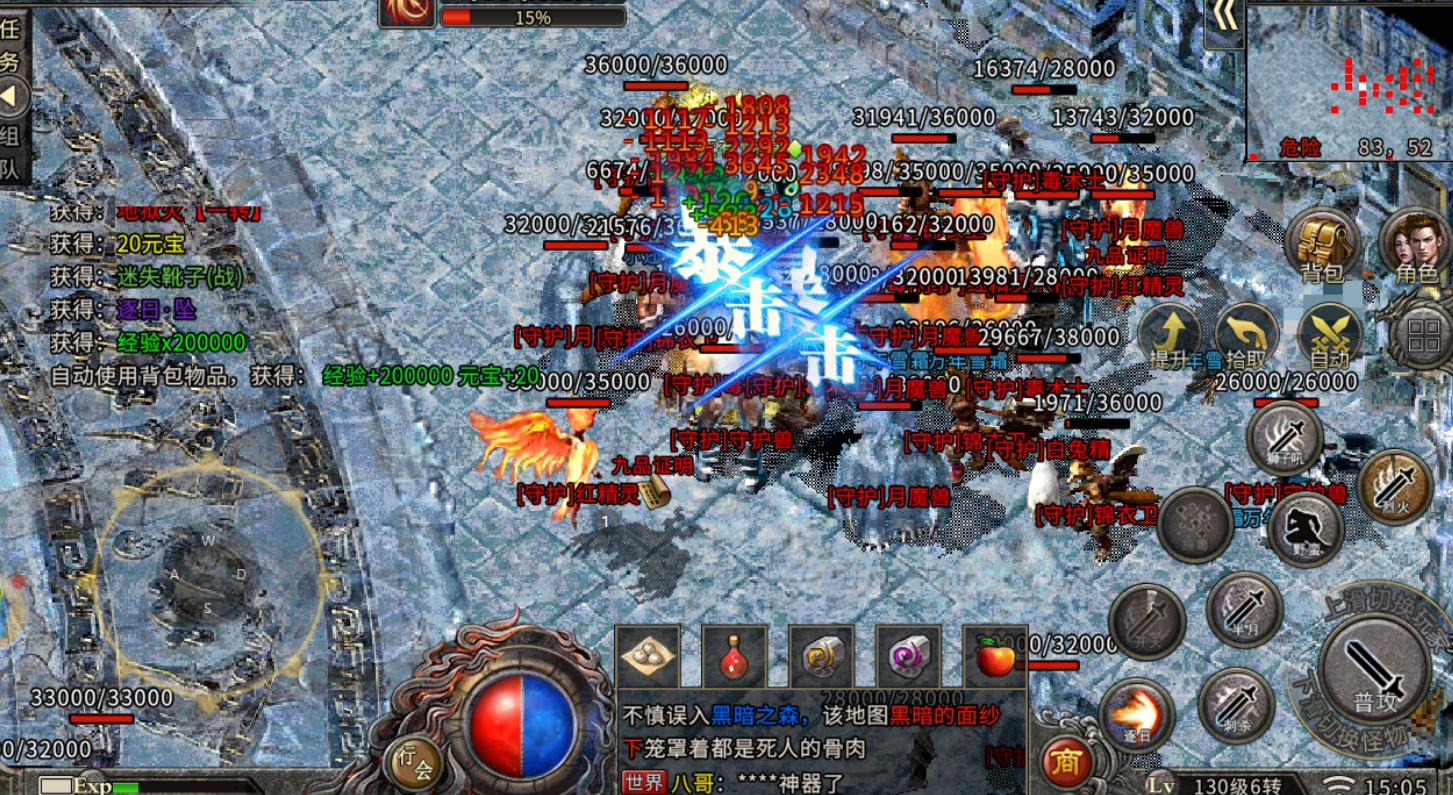Screen dimensions: 1453x795
Task: Tap the 拾取 pickup button
Action: coord(1247,335)
